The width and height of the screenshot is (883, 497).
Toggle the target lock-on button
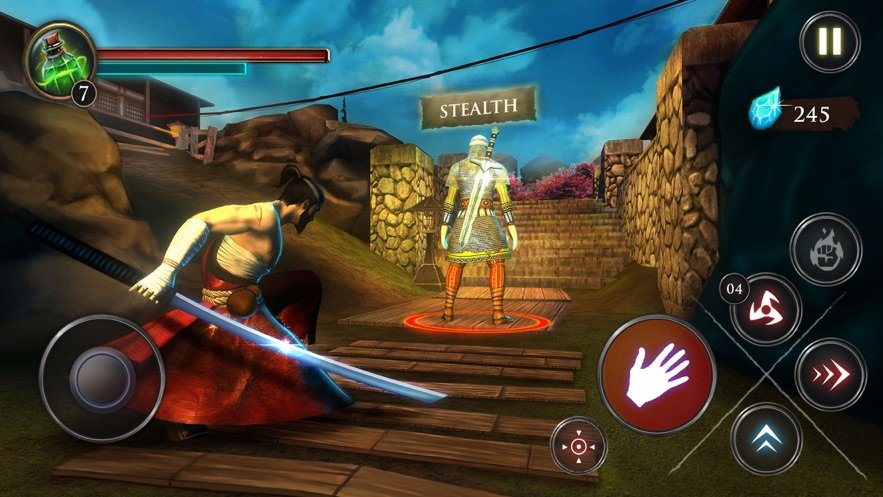580,445
